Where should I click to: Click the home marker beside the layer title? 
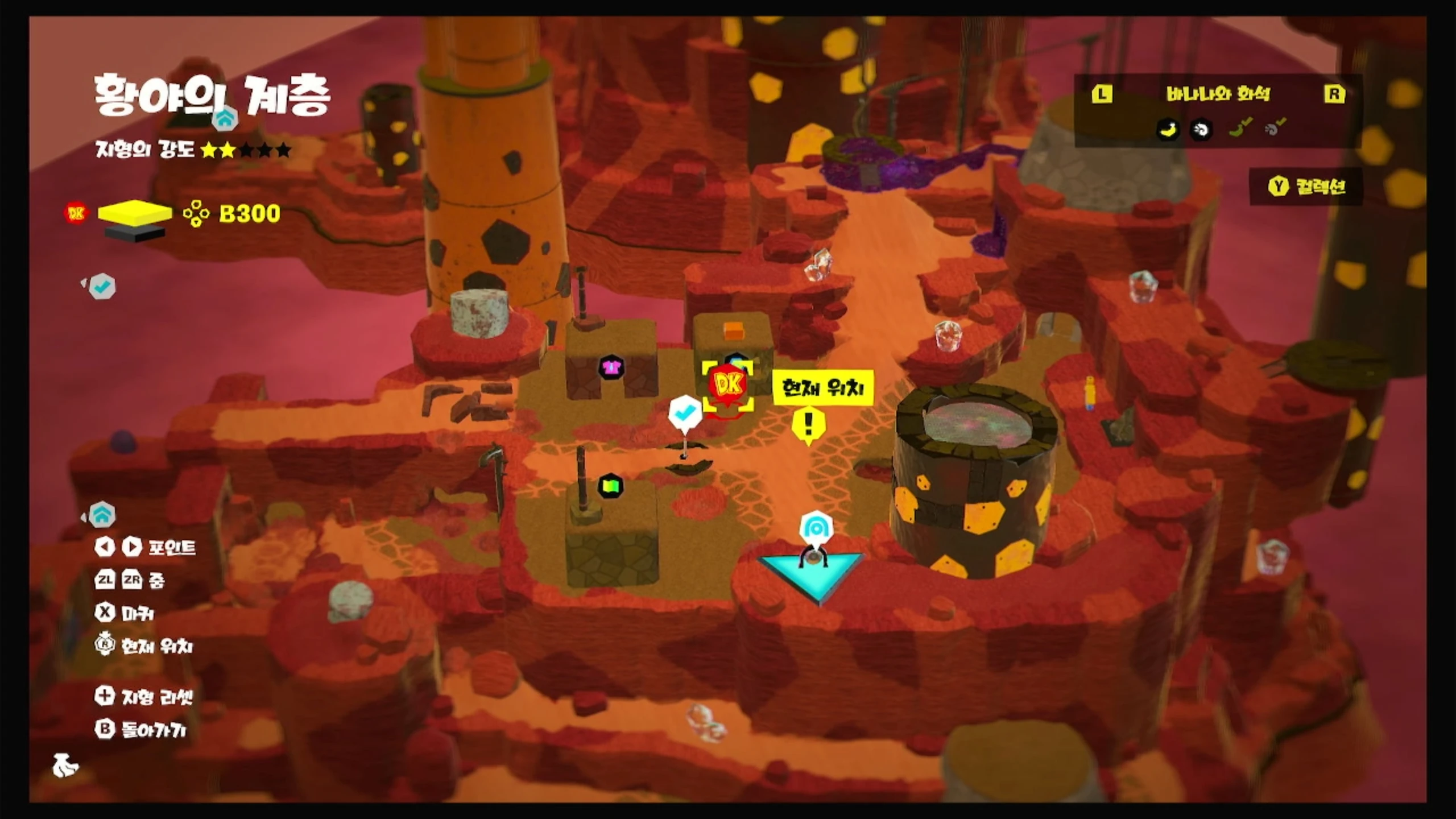coord(225,119)
